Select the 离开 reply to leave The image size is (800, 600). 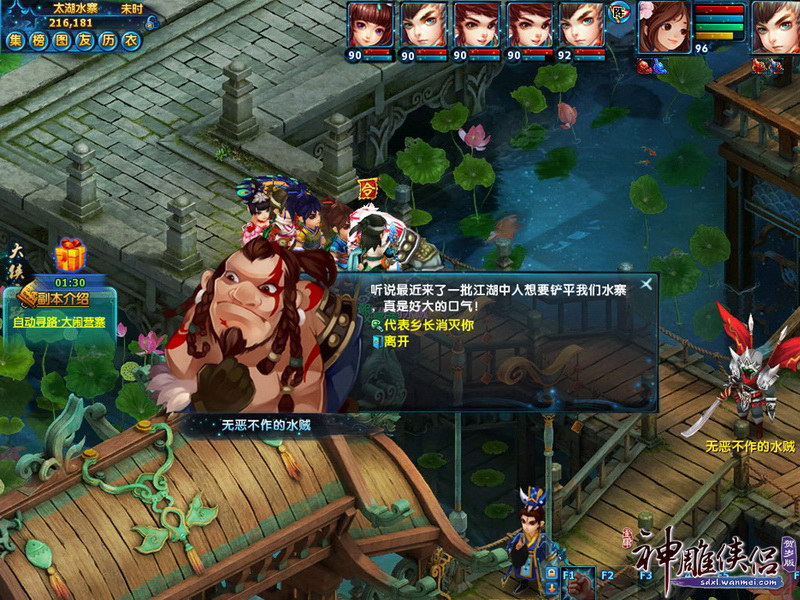[x=394, y=341]
